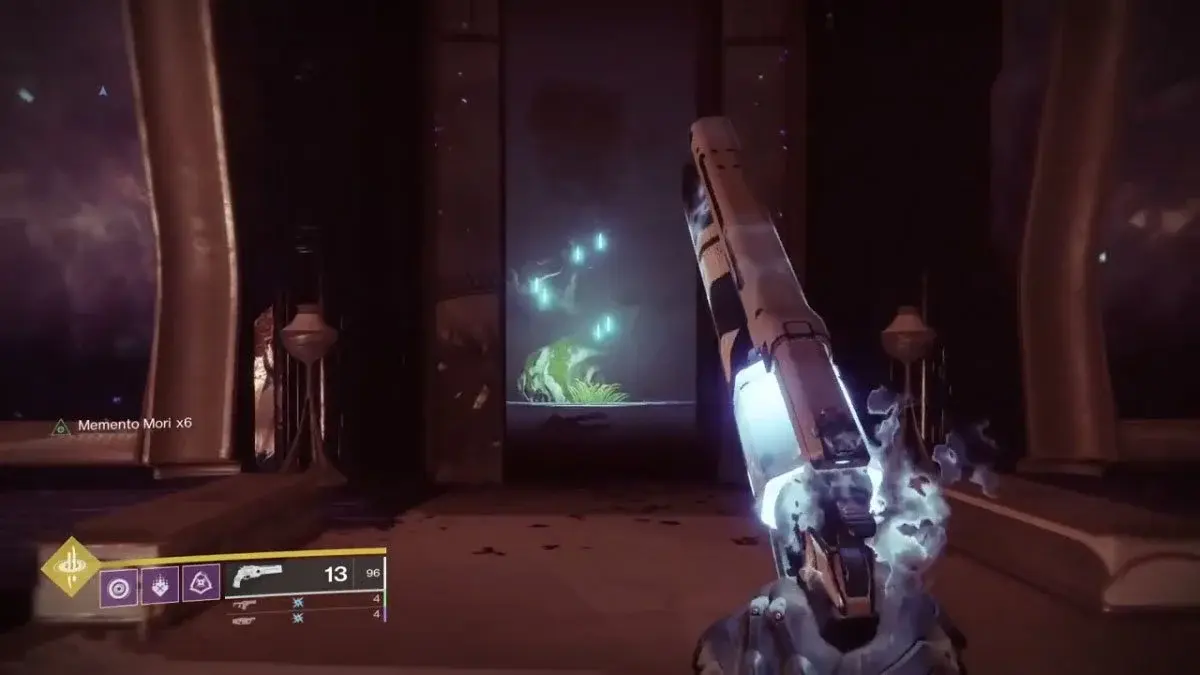
Task: Click the Memento Mori buff icon
Action: 60,426
